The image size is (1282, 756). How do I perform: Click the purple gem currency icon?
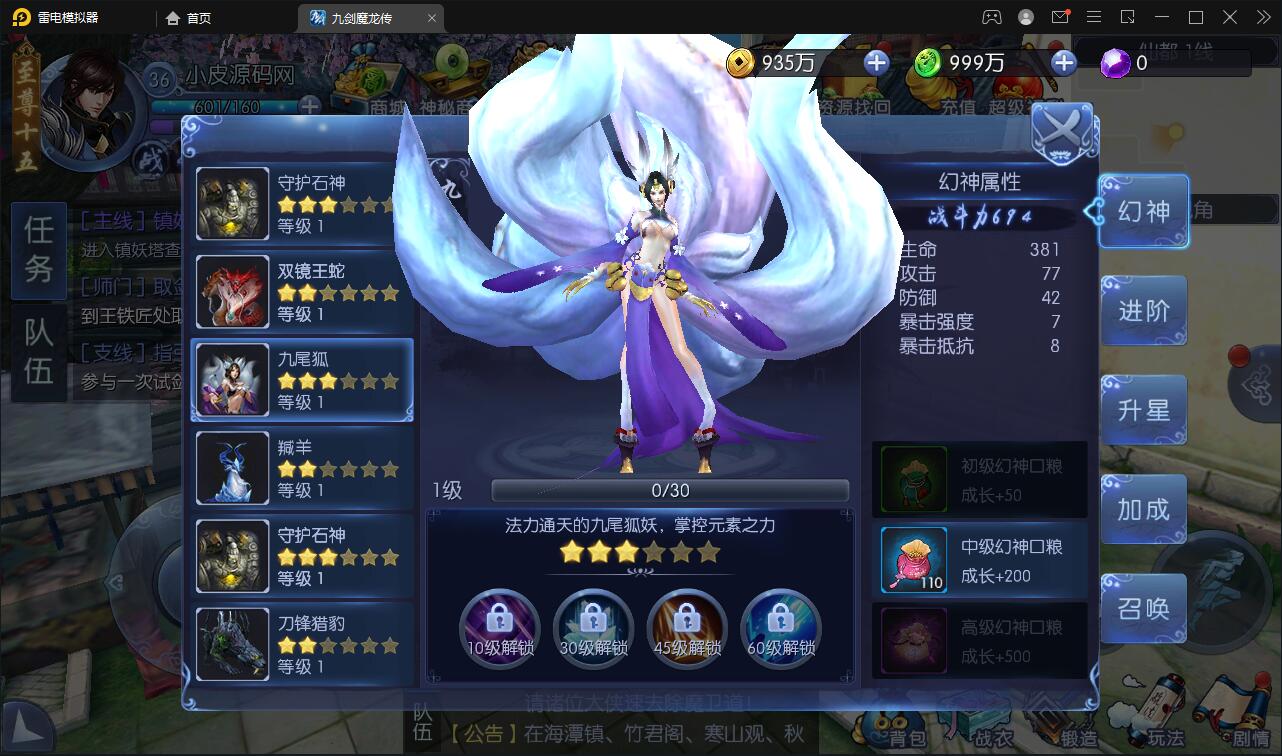[1113, 62]
